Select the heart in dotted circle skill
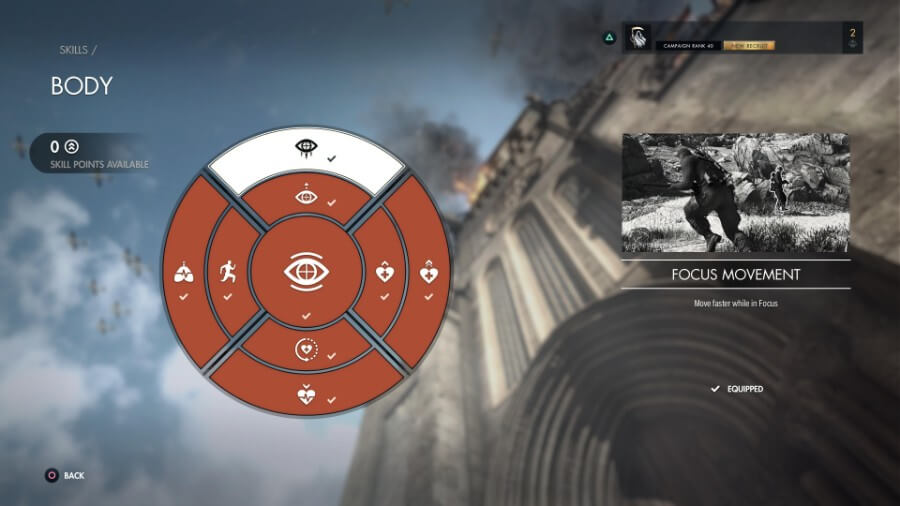The width and height of the screenshot is (900, 506). (306, 350)
